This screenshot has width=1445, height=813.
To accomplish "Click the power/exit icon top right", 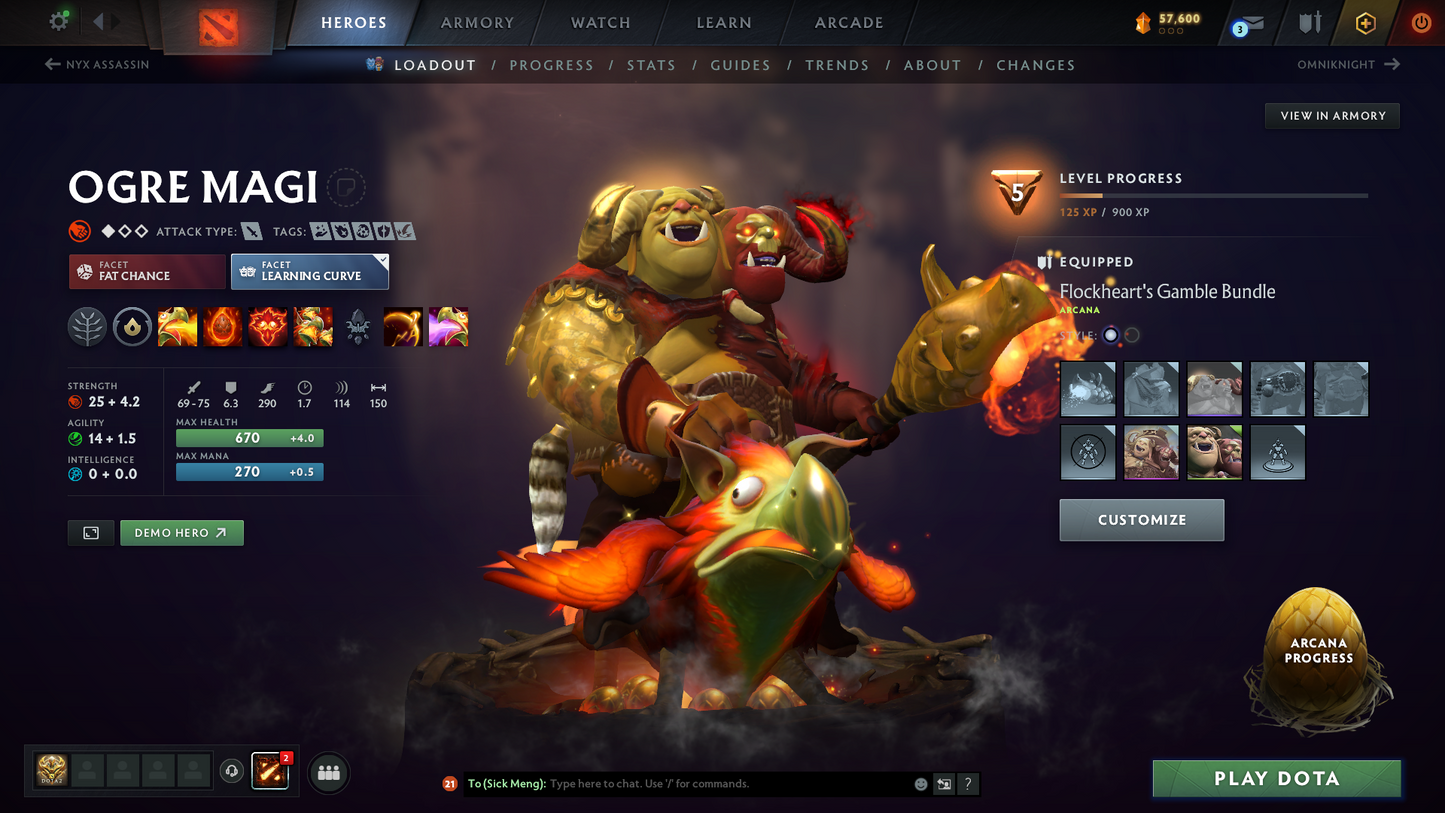I will [1420, 22].
